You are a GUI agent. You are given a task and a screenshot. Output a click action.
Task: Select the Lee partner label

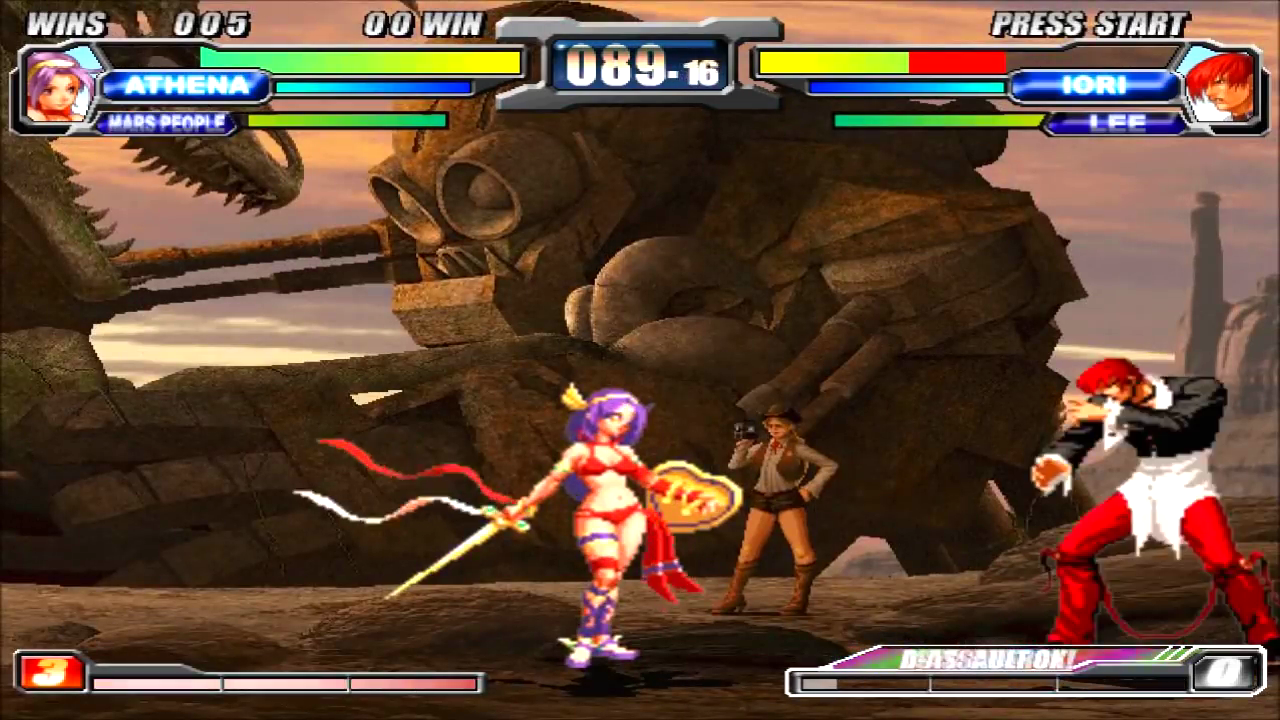point(1116,124)
